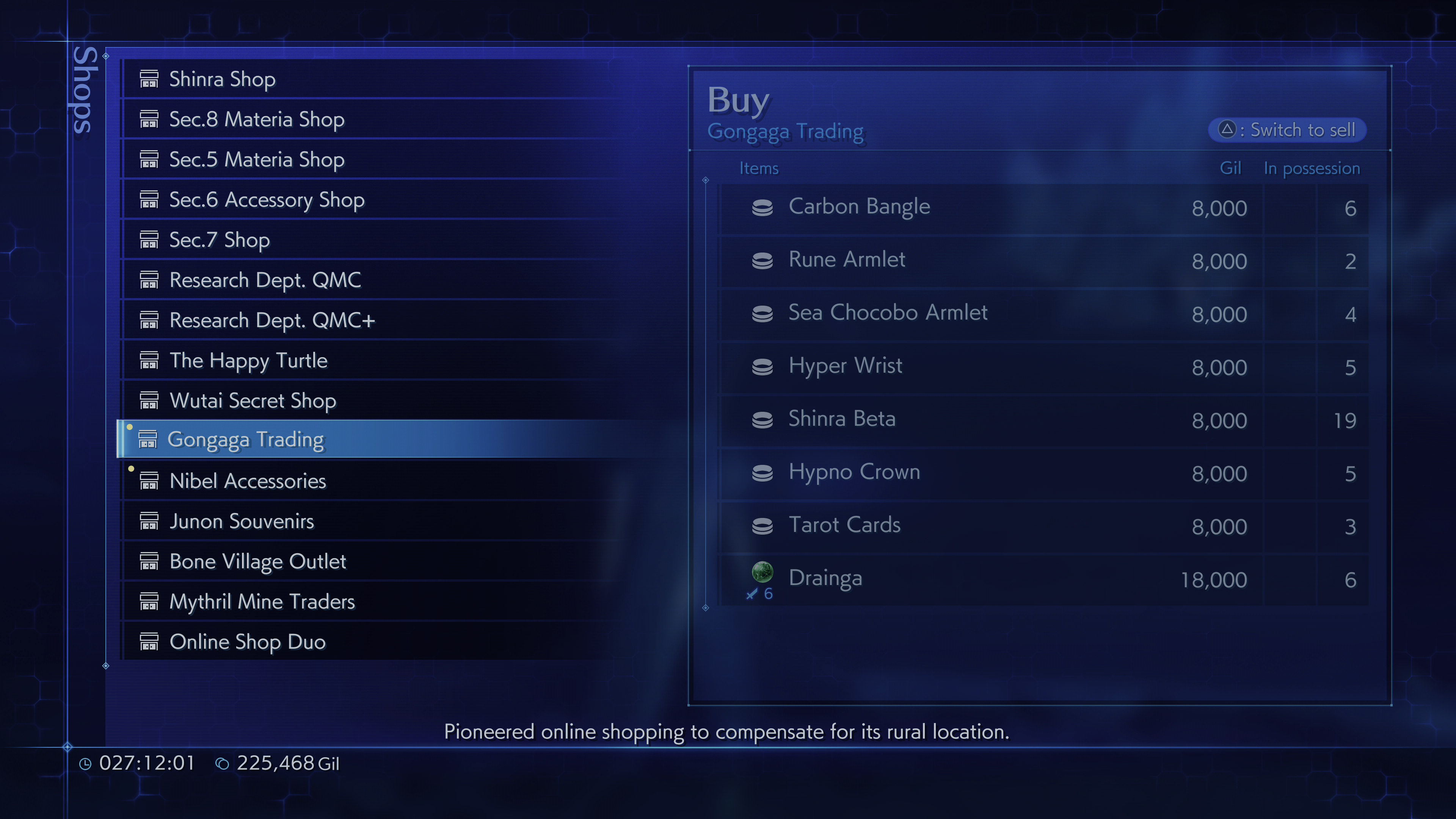Select Rune Armlet in the buy list
The width and height of the screenshot is (1456, 819).
(847, 260)
